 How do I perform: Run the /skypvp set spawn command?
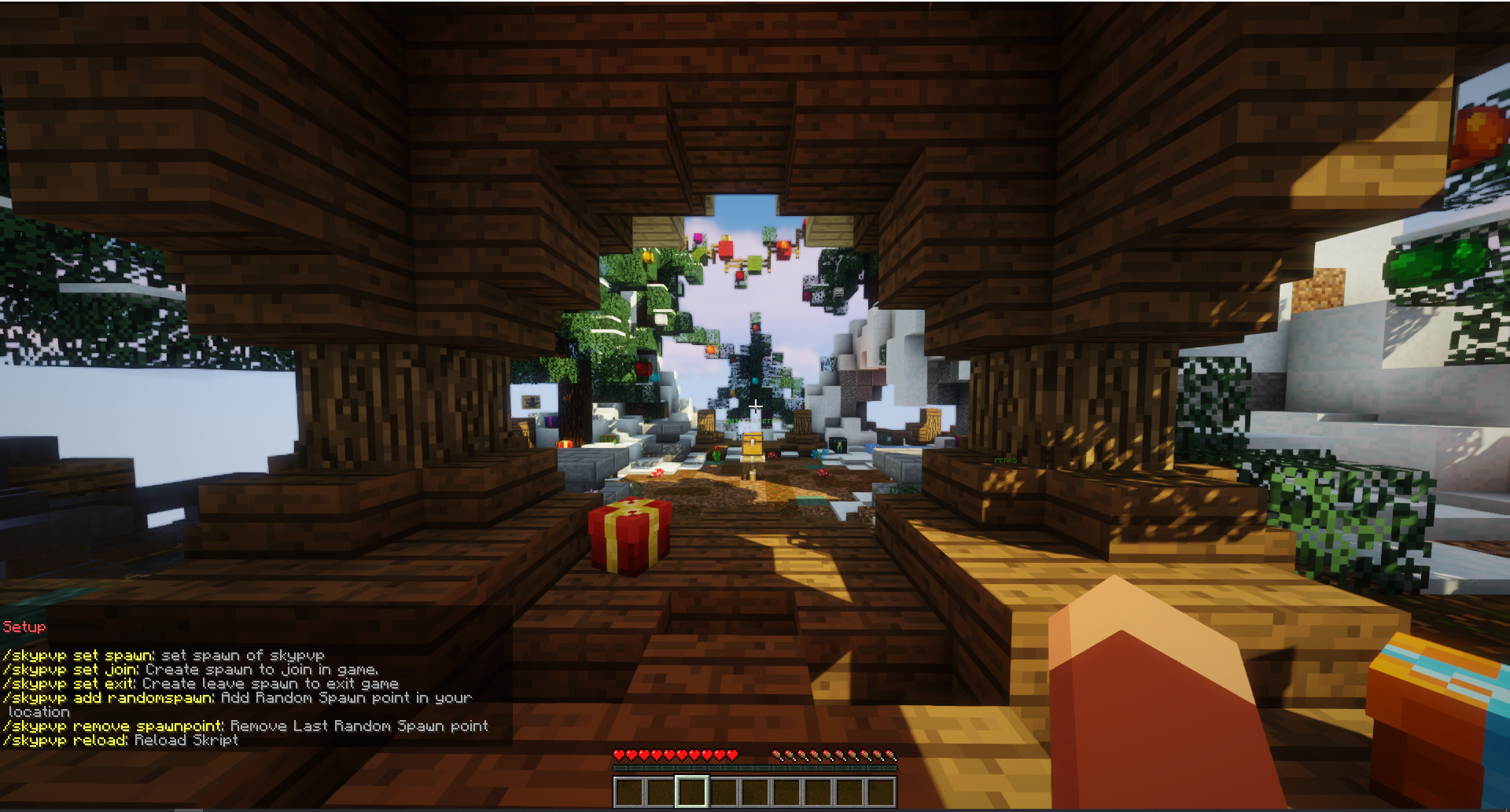(79, 655)
